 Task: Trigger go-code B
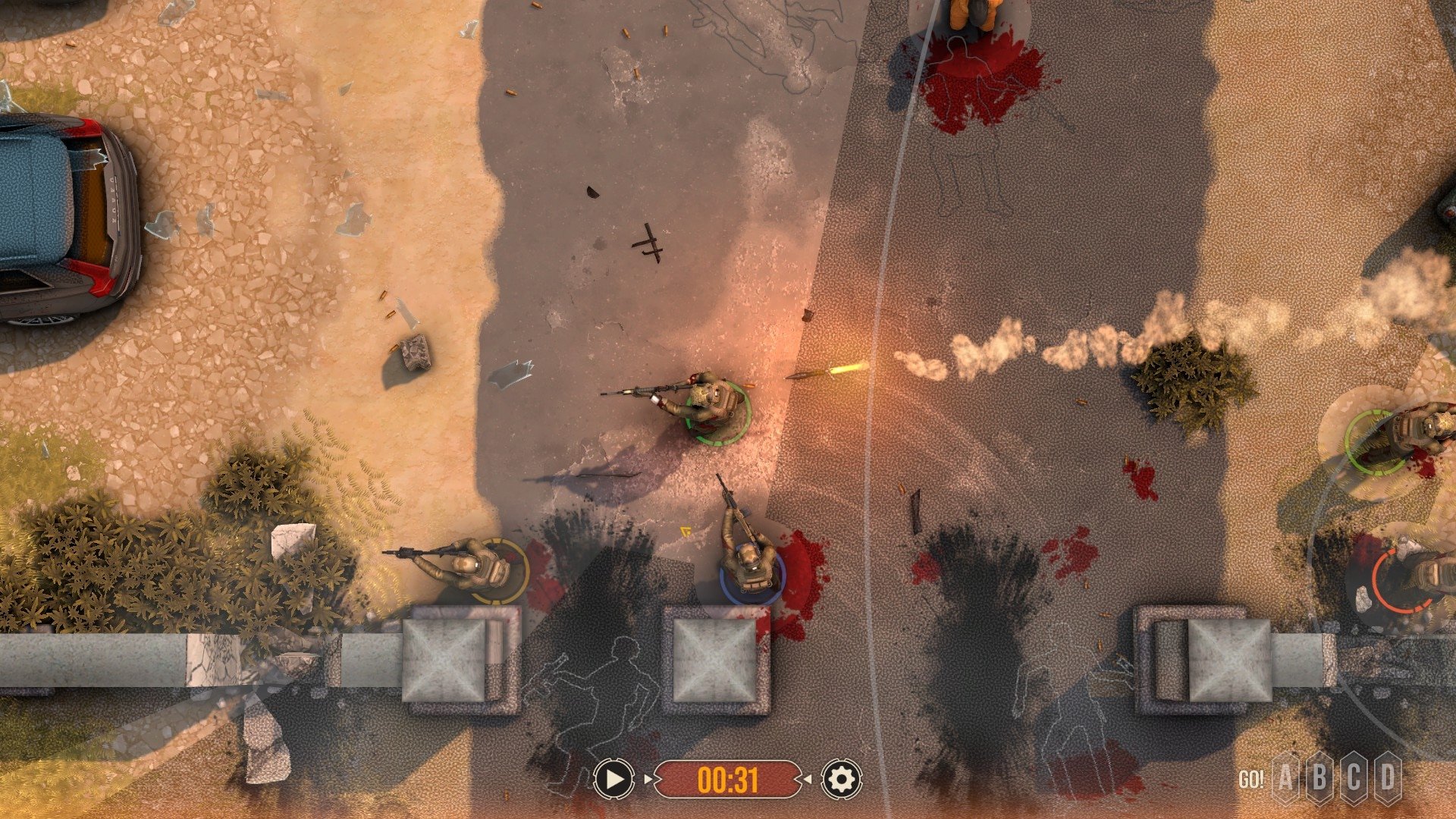coord(1319,778)
